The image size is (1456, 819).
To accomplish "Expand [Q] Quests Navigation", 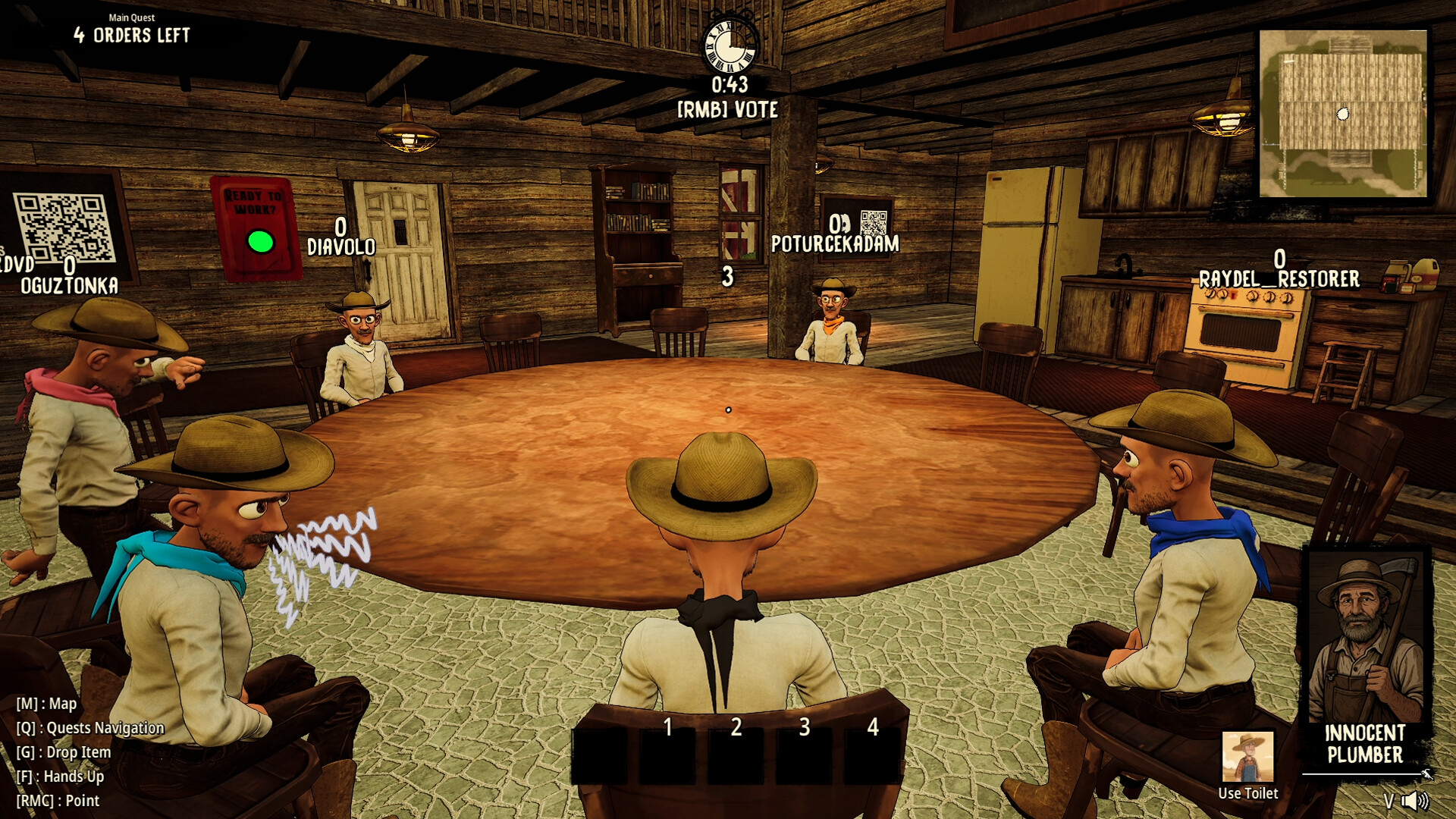I will coord(90,727).
